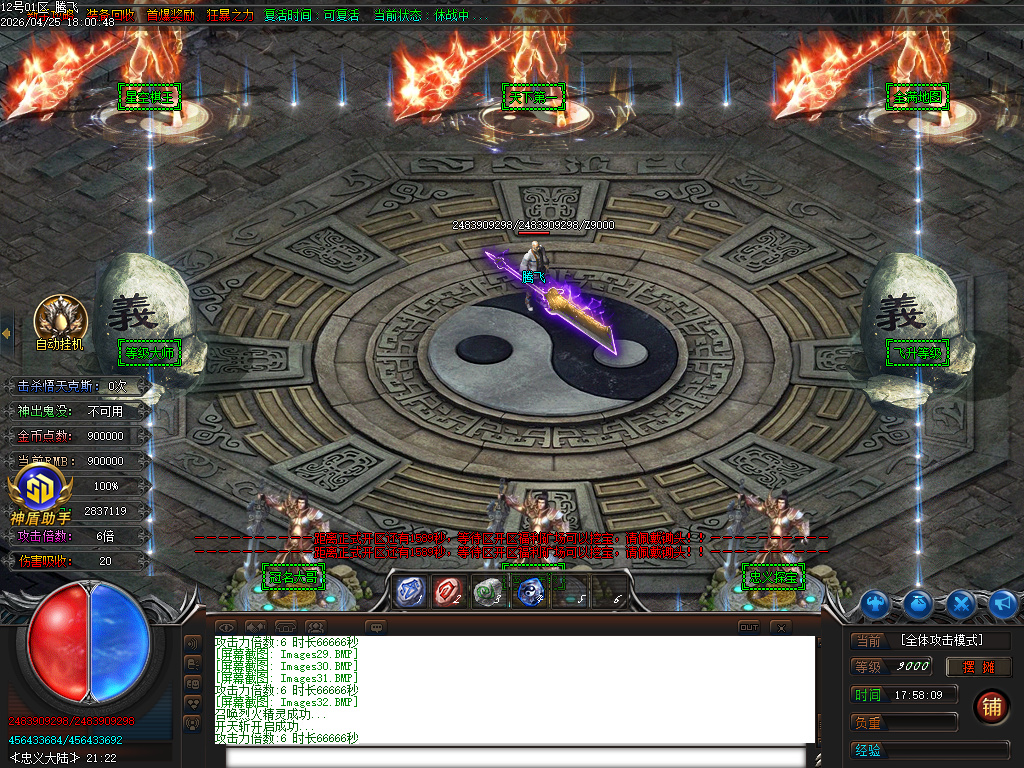Use the blue rune in hotbar slot 1
The height and width of the screenshot is (768, 1024).
(410, 592)
